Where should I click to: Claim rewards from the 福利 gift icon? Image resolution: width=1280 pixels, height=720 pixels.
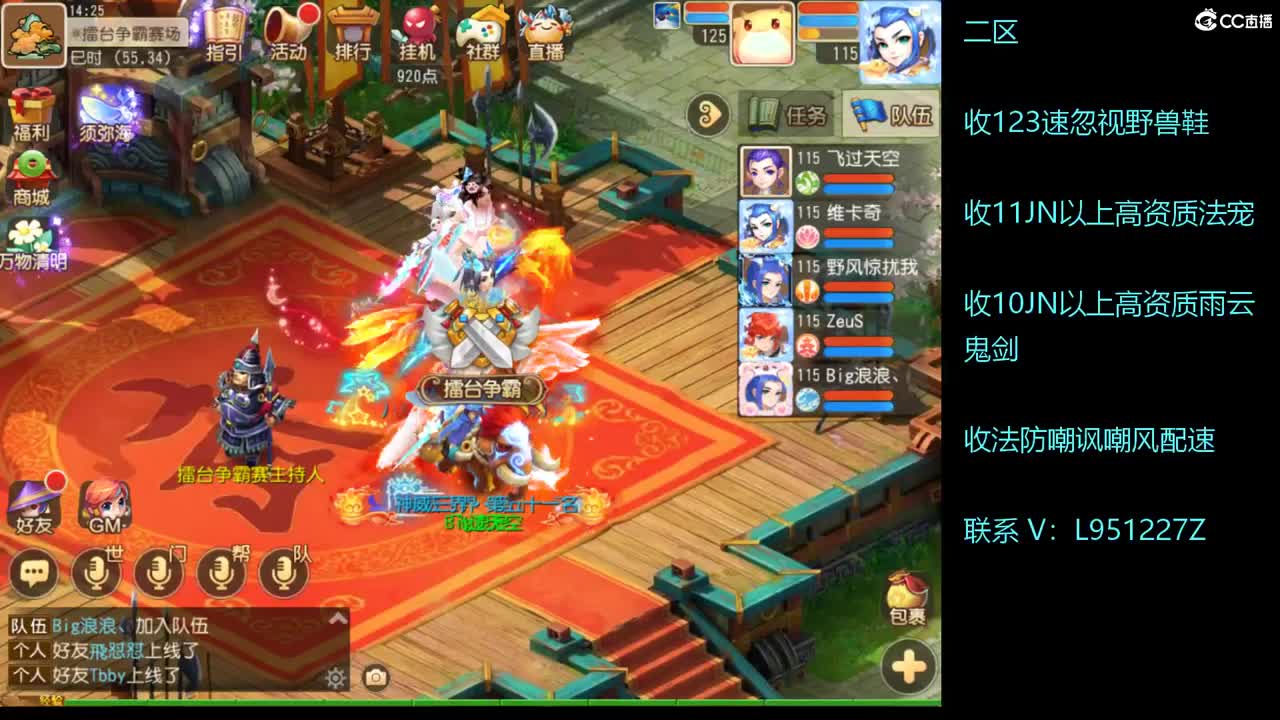click(x=30, y=110)
